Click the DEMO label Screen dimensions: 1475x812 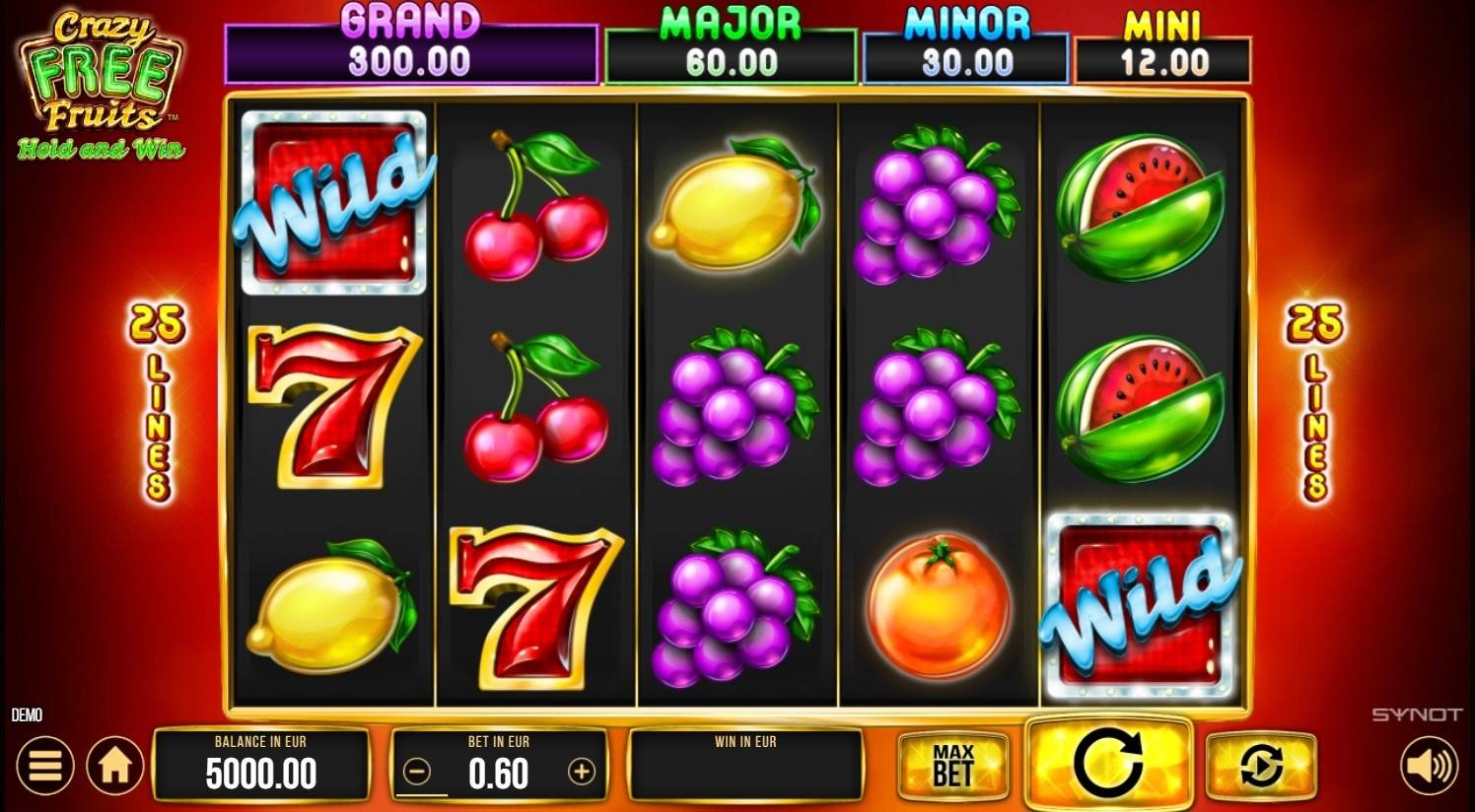pos(29,715)
